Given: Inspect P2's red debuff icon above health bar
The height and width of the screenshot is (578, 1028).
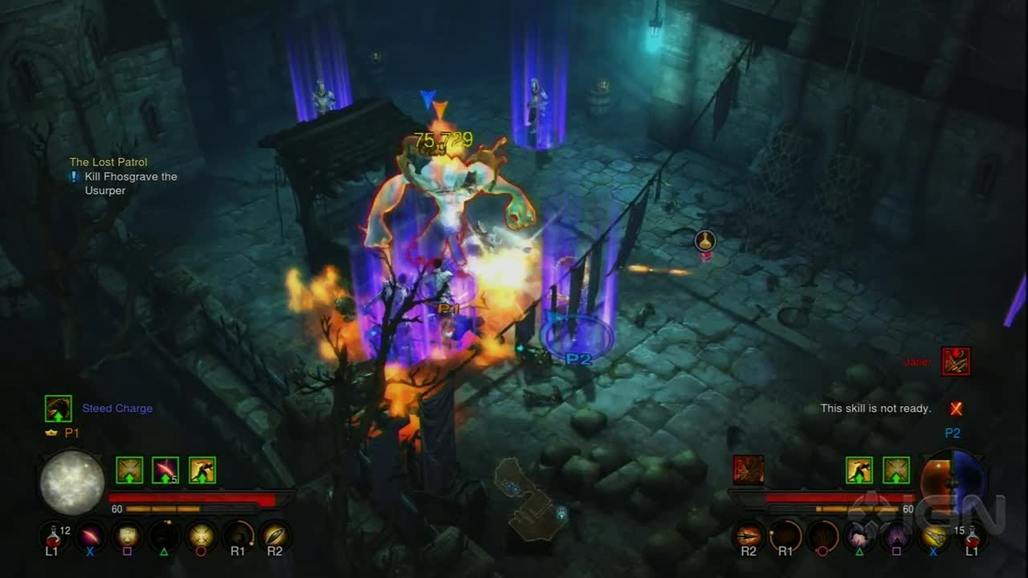Looking at the screenshot, I should click(749, 470).
